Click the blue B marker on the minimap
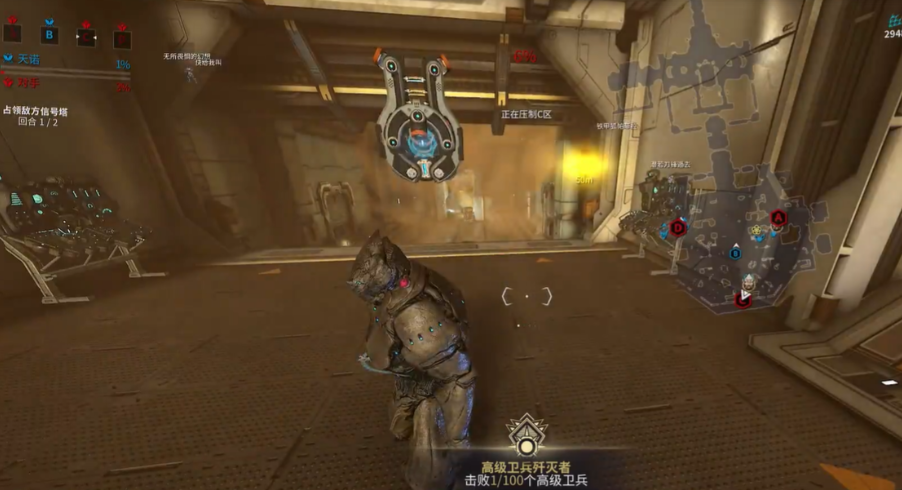The width and height of the screenshot is (902, 490). [735, 254]
